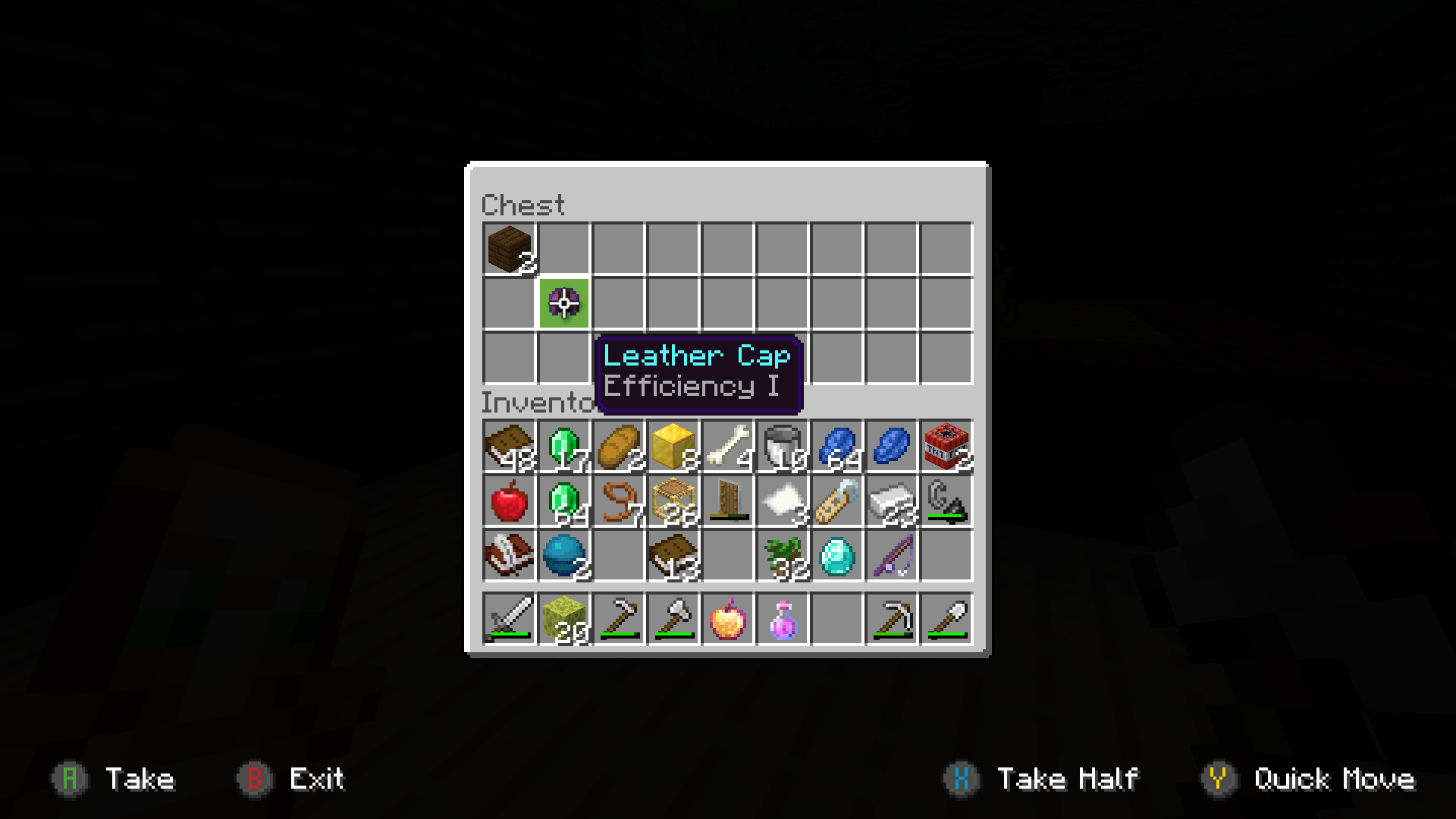
Task: Select the enchanted golden apple in the hotbar
Action: click(728, 619)
